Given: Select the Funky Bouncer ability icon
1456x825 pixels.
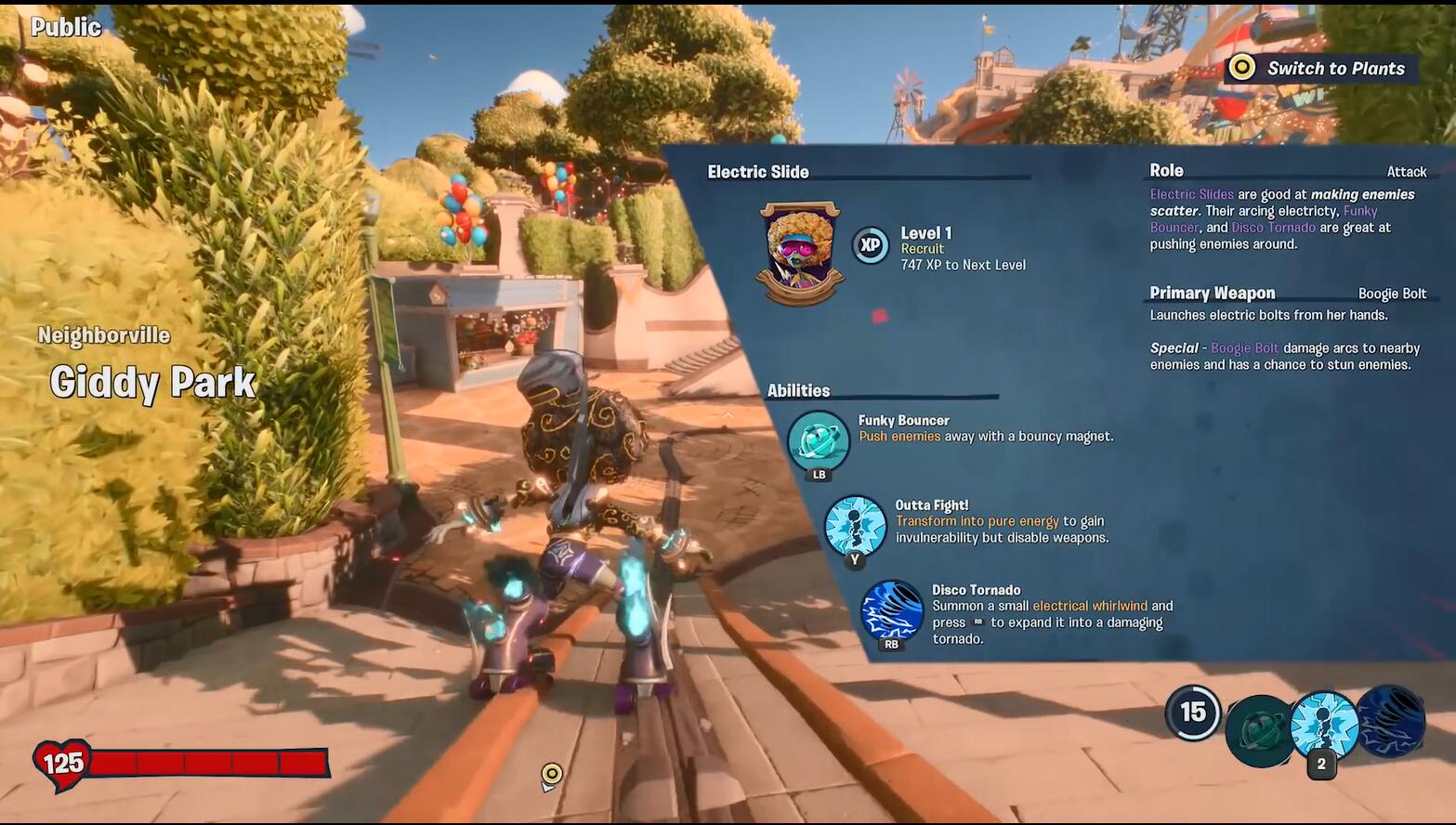Looking at the screenshot, I should 818,441.
